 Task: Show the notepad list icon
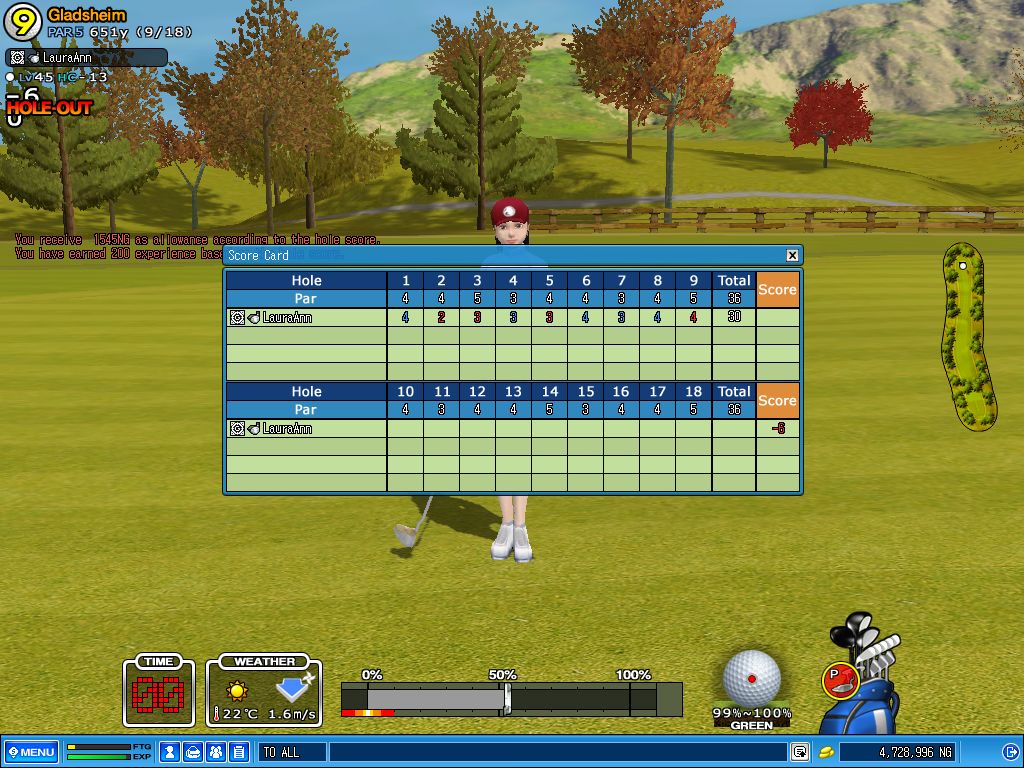pyautogui.click(x=238, y=752)
